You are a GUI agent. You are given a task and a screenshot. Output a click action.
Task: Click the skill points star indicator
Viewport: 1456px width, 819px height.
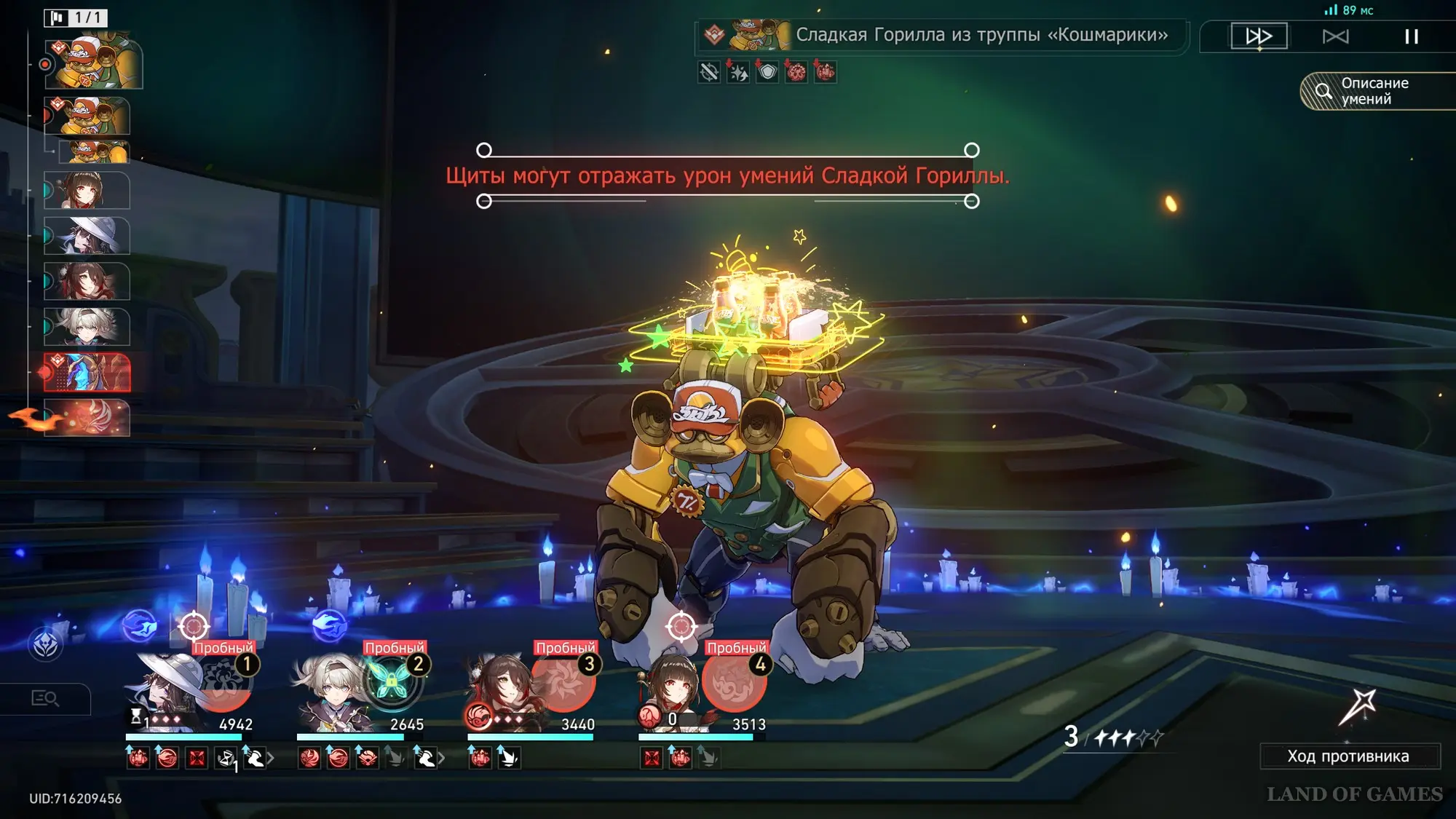1114,737
